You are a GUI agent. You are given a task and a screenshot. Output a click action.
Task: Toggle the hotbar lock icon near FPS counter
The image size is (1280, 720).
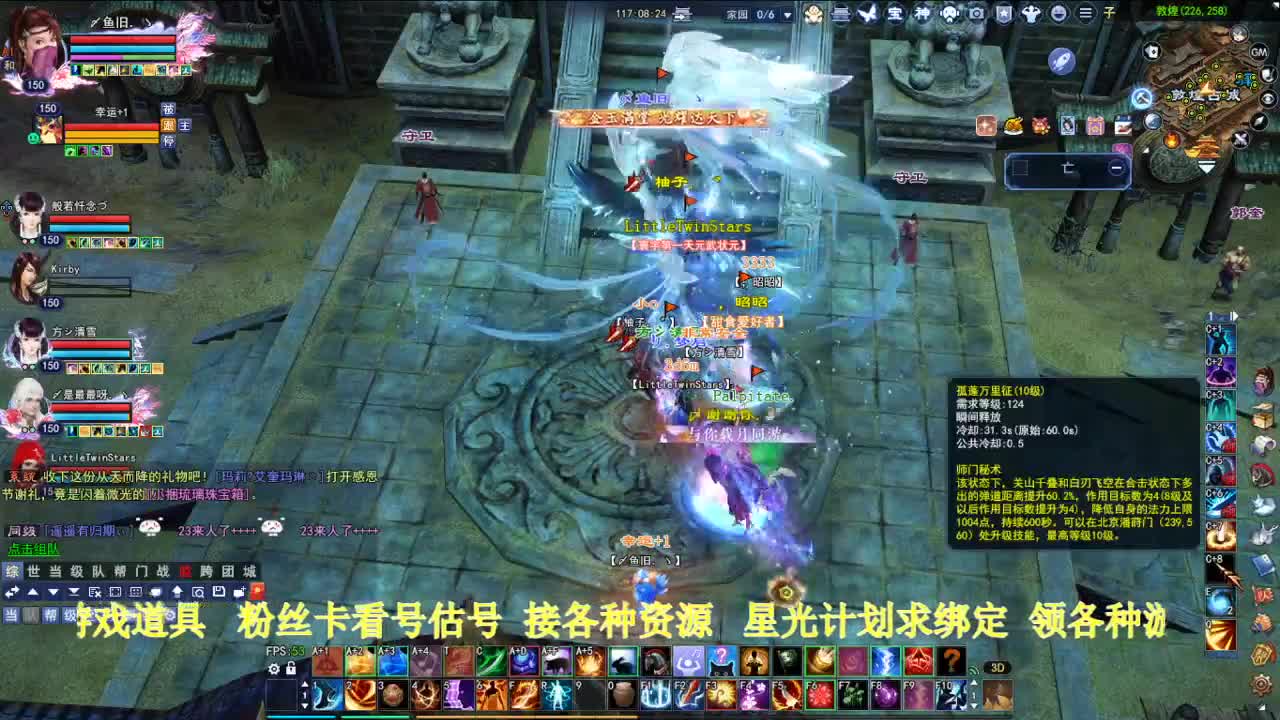coord(289,666)
